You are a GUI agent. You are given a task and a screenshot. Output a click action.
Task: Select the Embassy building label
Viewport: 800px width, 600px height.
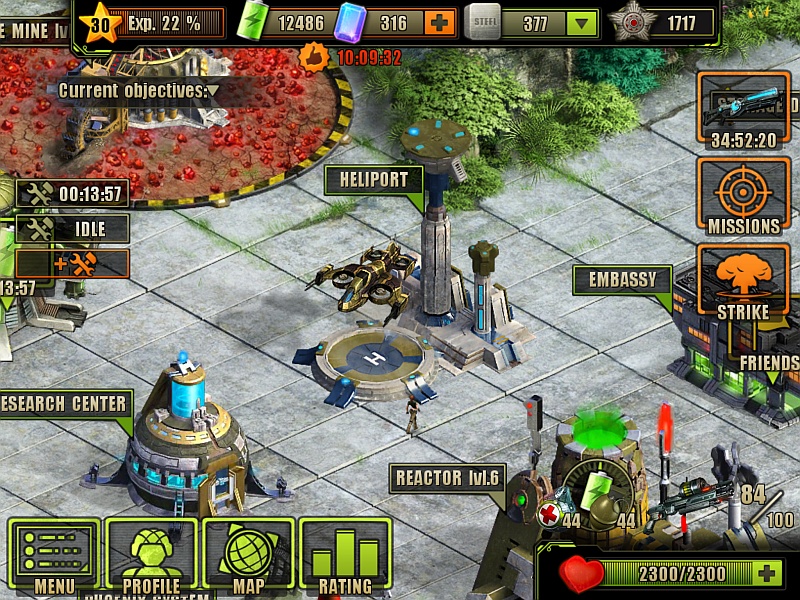click(621, 280)
